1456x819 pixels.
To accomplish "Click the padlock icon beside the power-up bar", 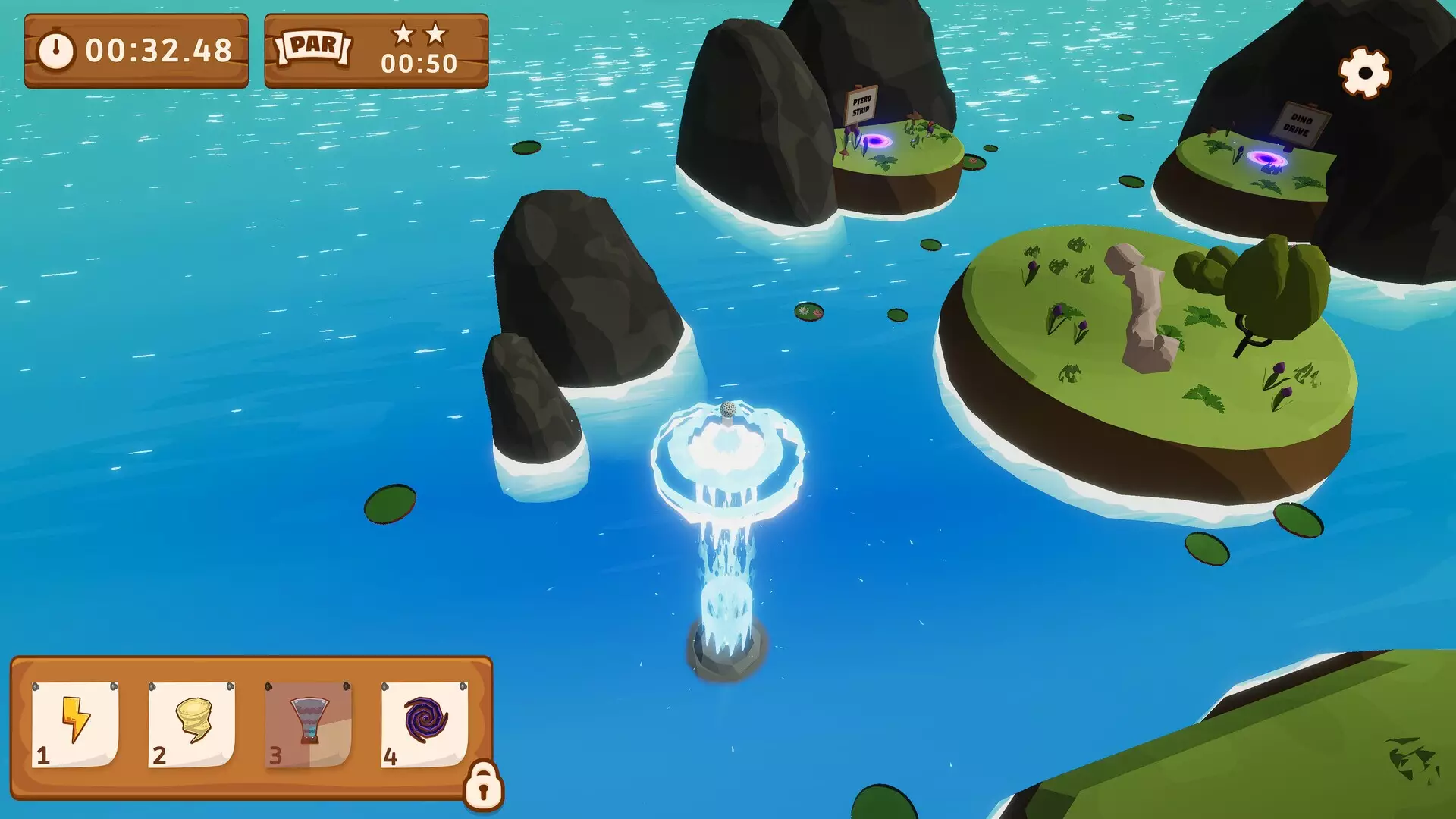I will click(482, 784).
